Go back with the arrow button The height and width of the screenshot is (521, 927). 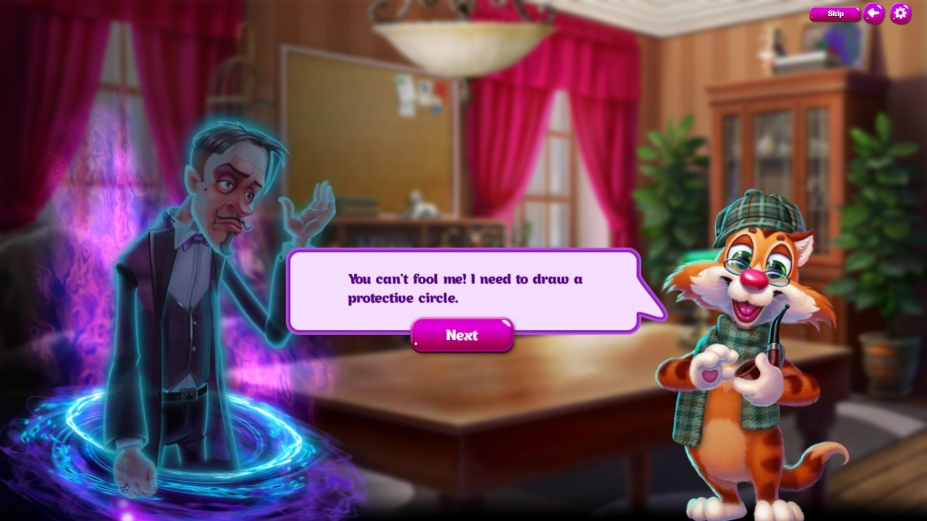[874, 13]
